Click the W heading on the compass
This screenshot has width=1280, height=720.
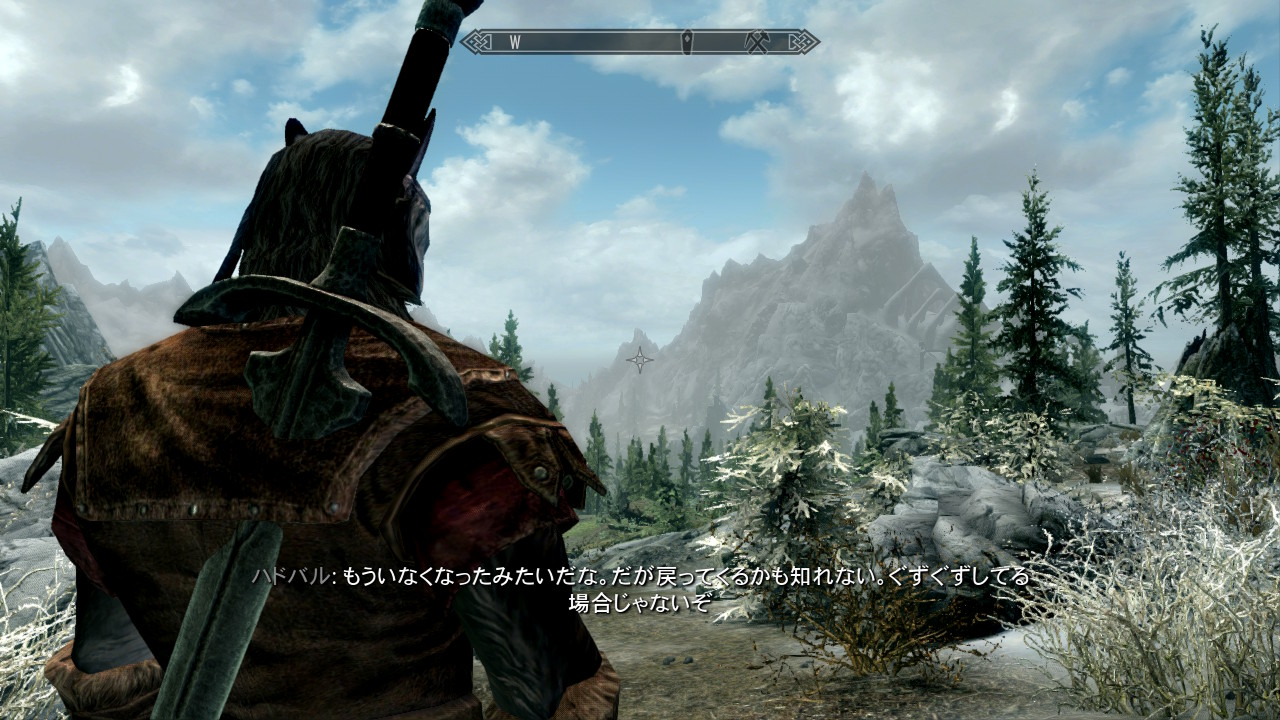coord(515,42)
